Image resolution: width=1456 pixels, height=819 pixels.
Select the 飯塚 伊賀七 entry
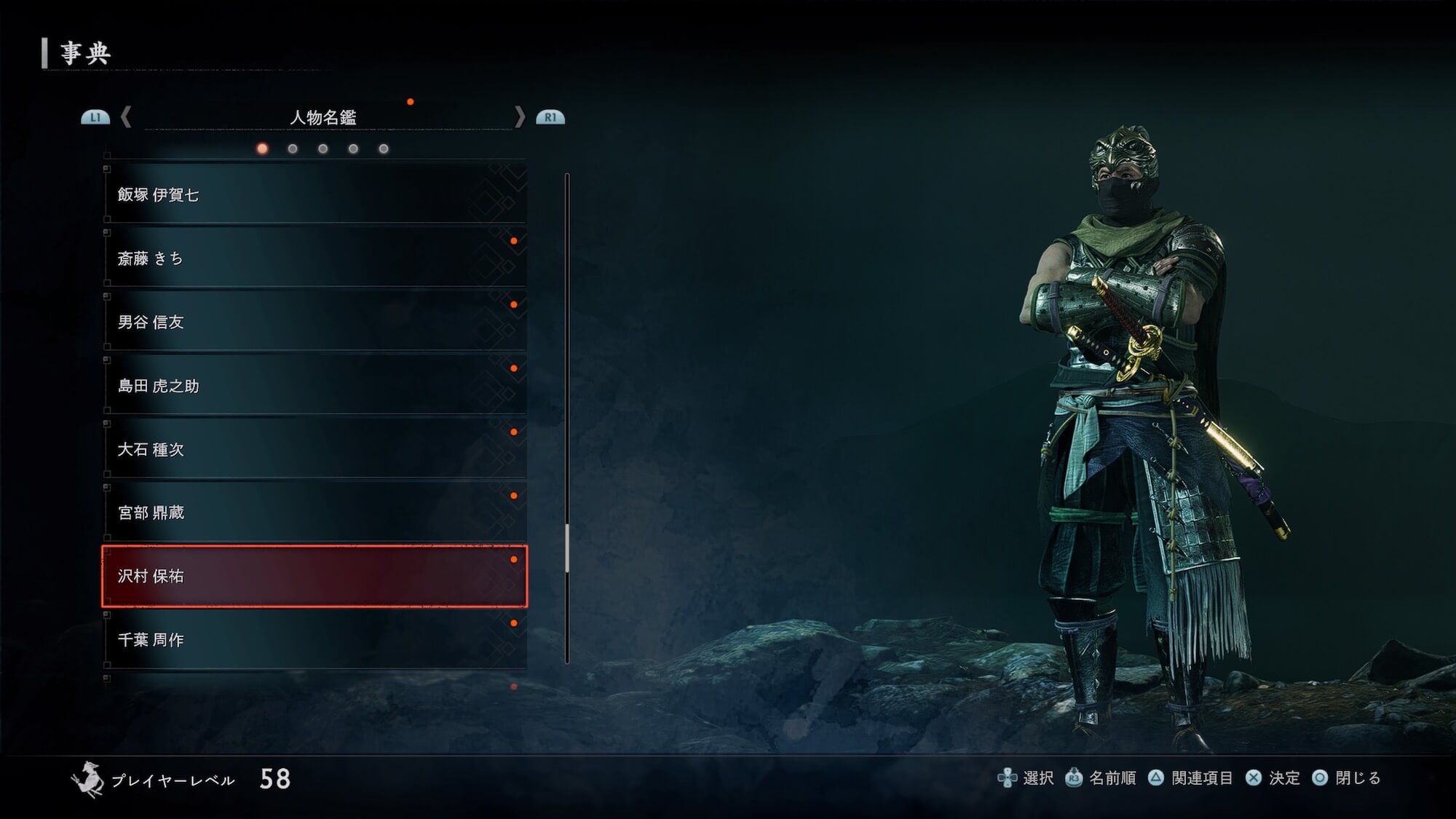pos(314,194)
